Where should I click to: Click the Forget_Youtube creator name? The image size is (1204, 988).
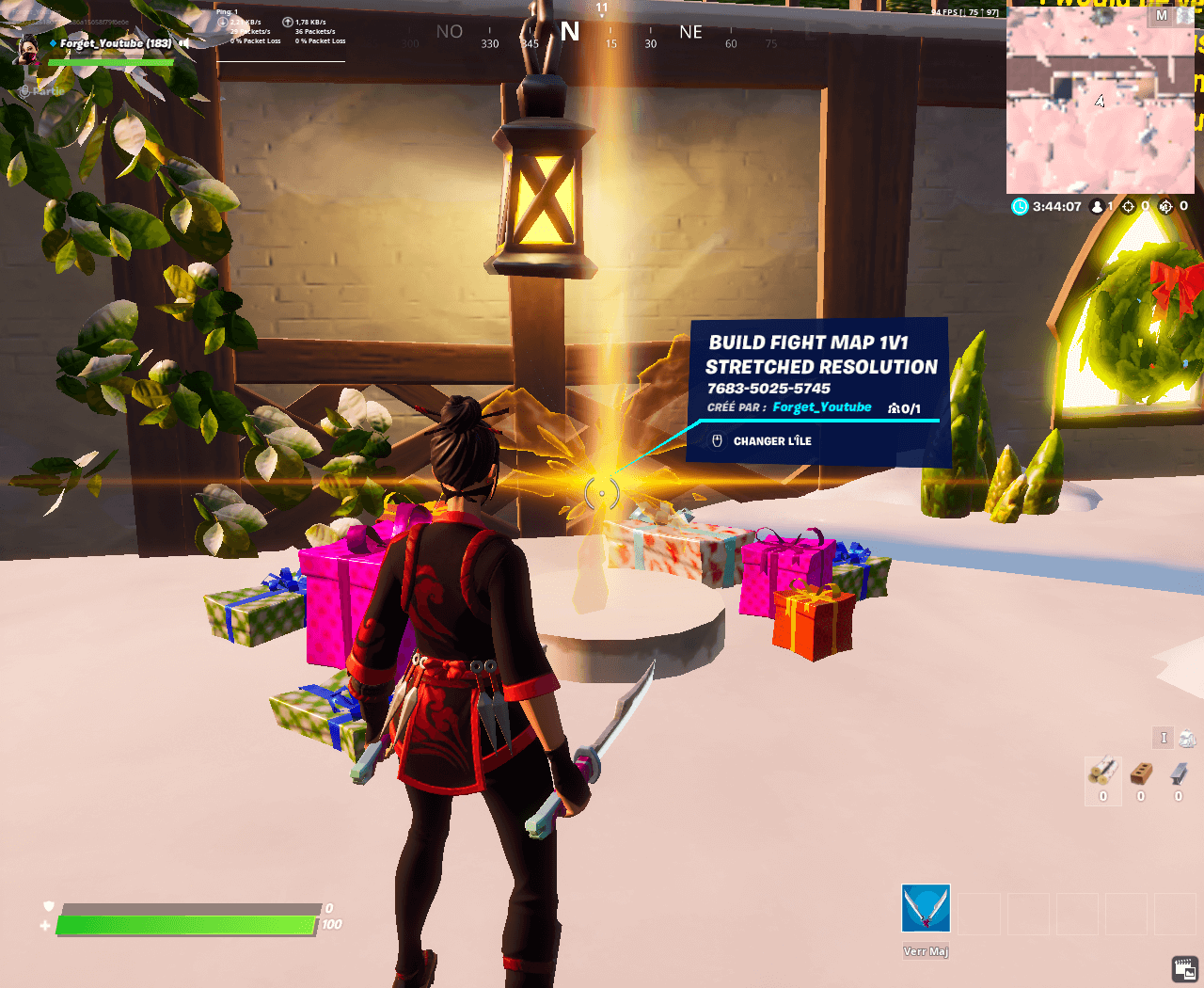[822, 406]
